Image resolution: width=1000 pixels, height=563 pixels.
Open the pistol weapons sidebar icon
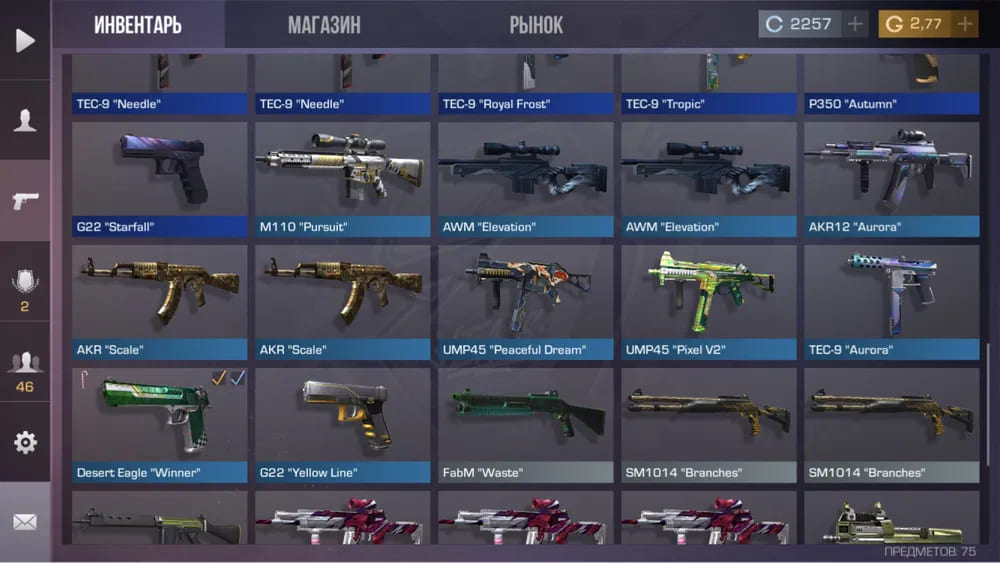(x=25, y=201)
